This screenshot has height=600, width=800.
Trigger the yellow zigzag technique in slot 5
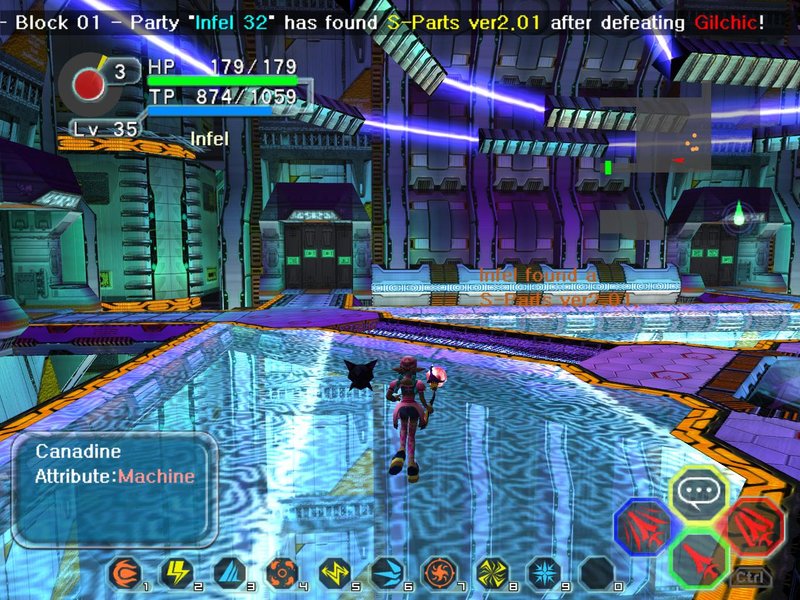click(333, 573)
